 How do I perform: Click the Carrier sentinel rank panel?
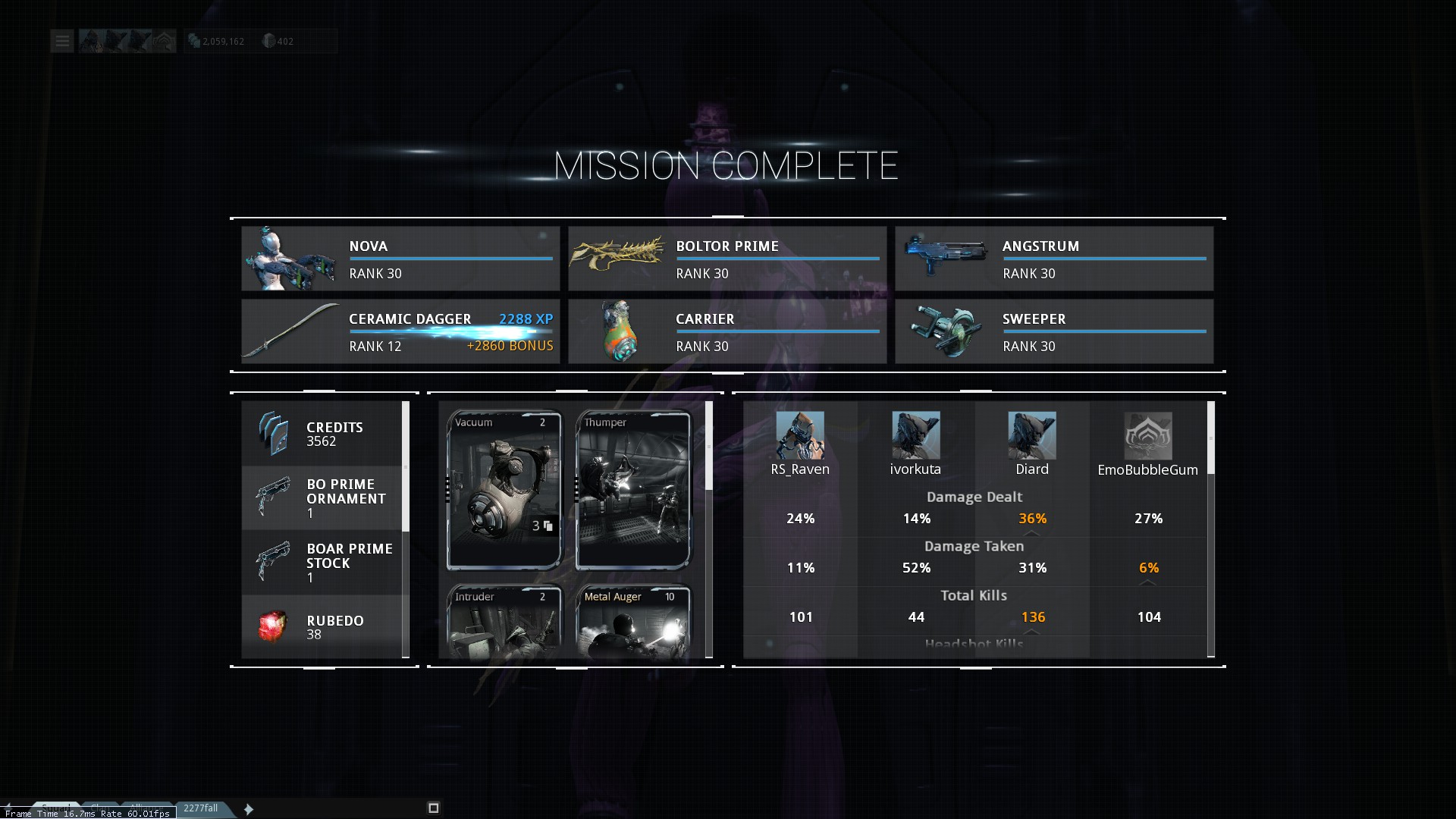tap(727, 331)
